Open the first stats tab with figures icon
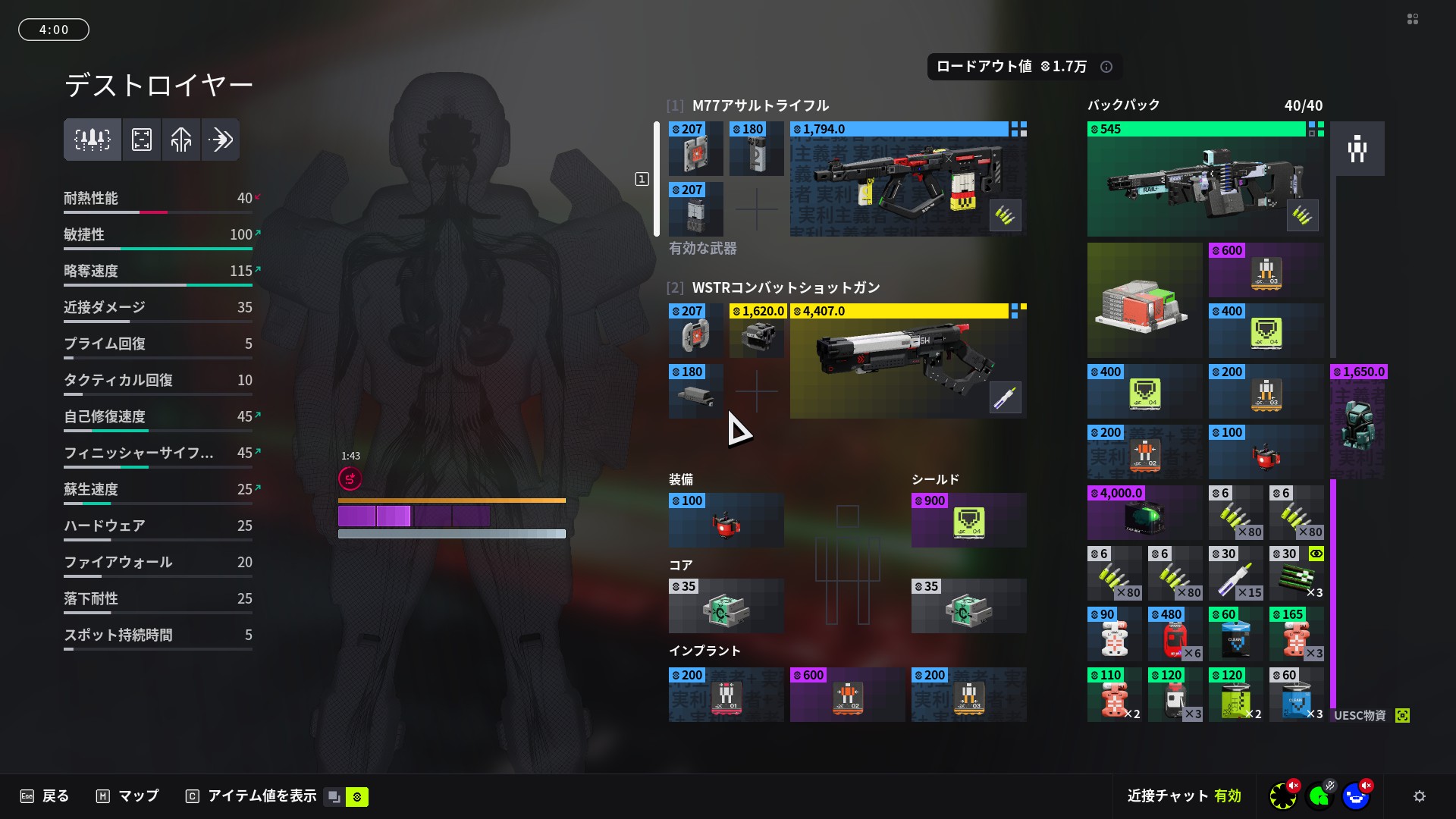1456x819 pixels. 93,140
